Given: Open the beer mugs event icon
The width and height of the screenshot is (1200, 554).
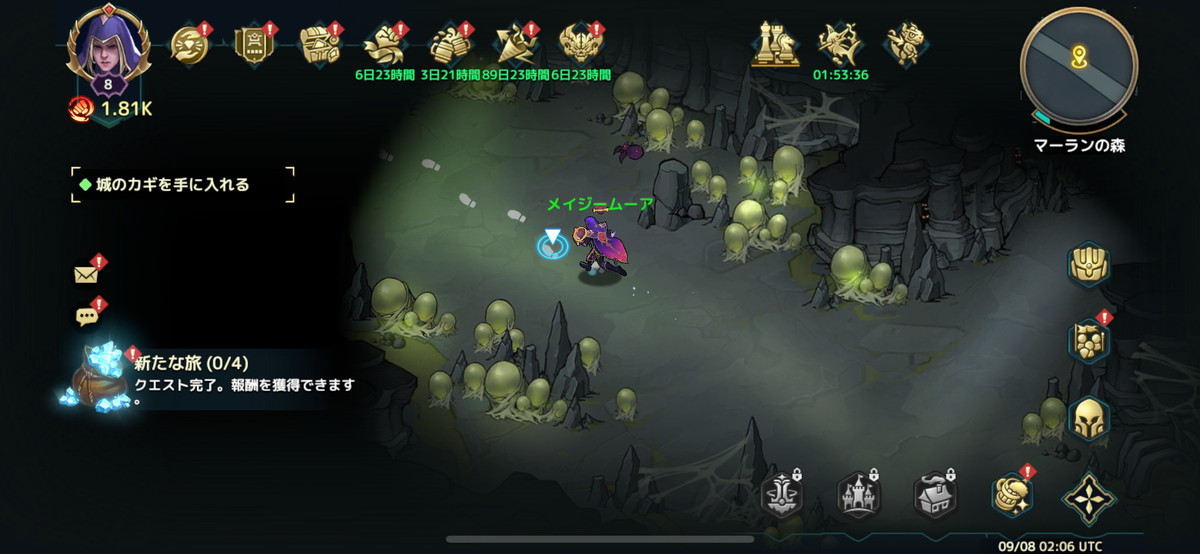Looking at the screenshot, I should click(450, 44).
